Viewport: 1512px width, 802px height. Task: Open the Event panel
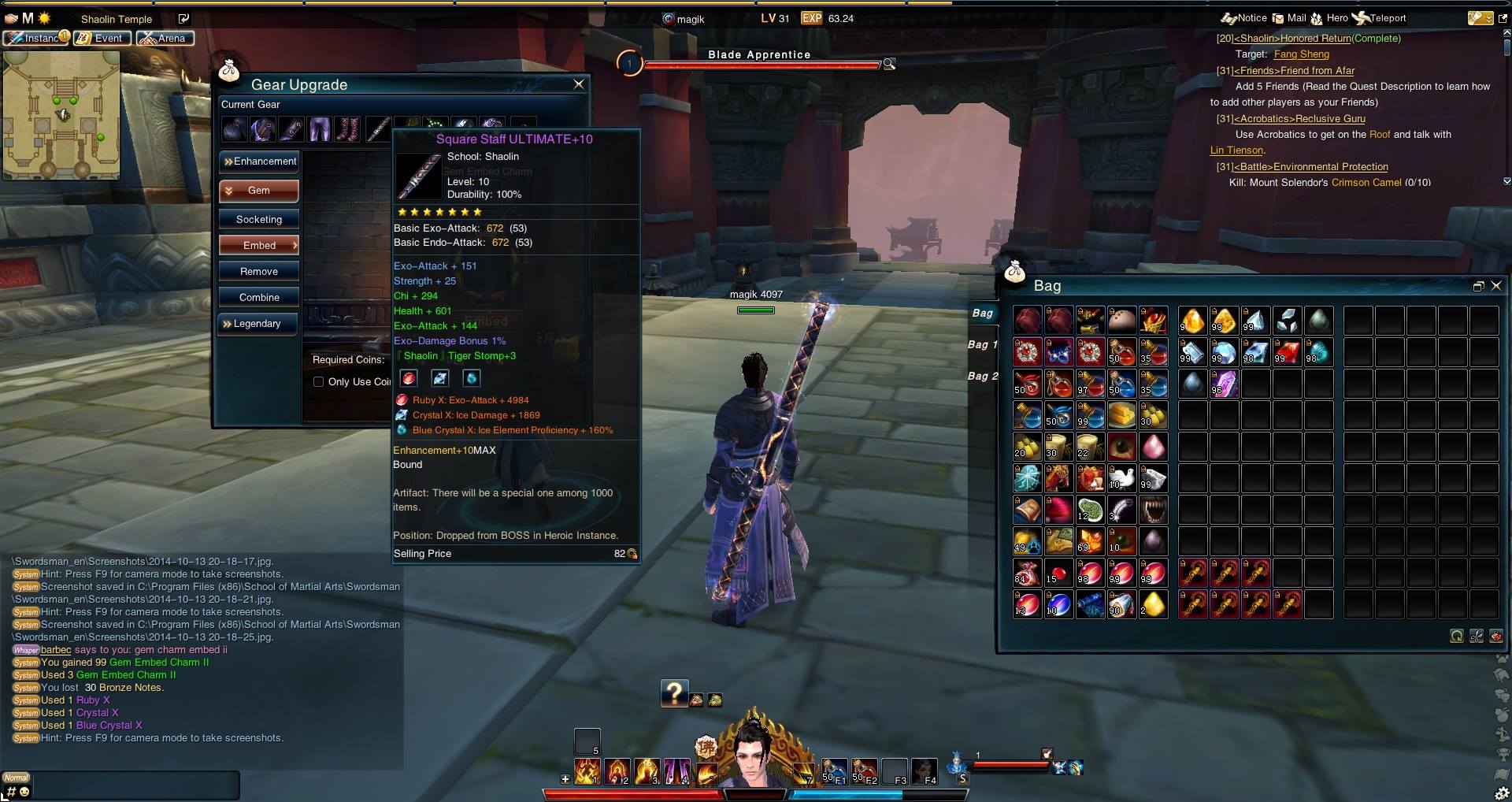pos(102,38)
